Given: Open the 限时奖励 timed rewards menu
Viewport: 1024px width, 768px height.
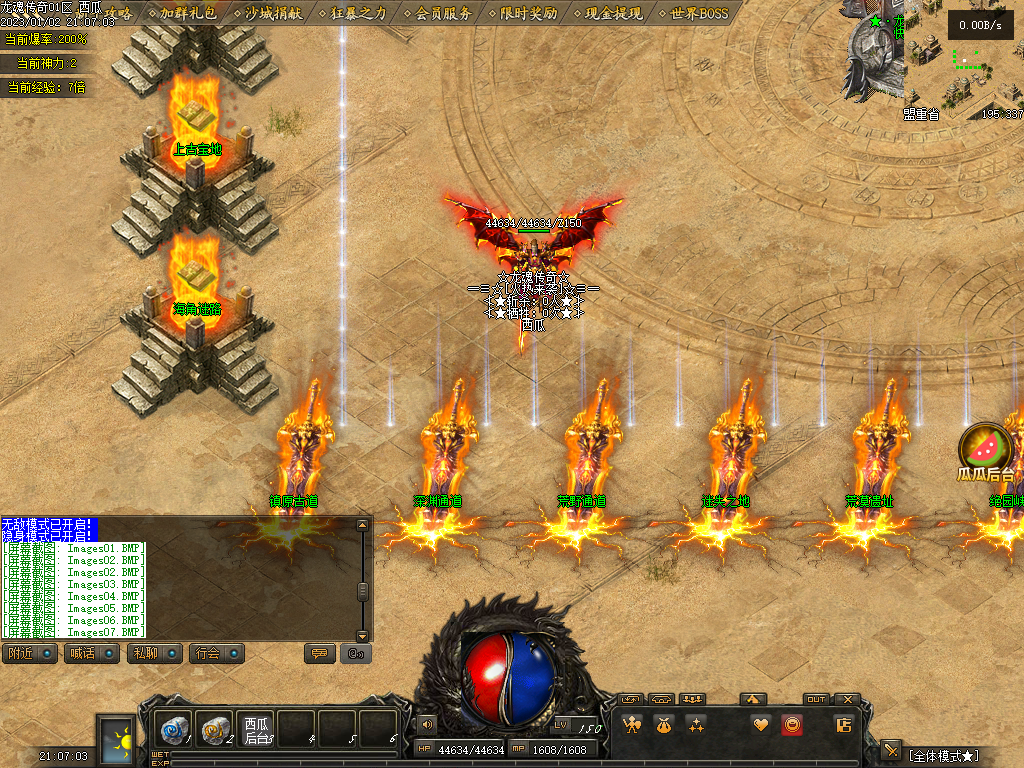Looking at the screenshot, I should (528, 14).
